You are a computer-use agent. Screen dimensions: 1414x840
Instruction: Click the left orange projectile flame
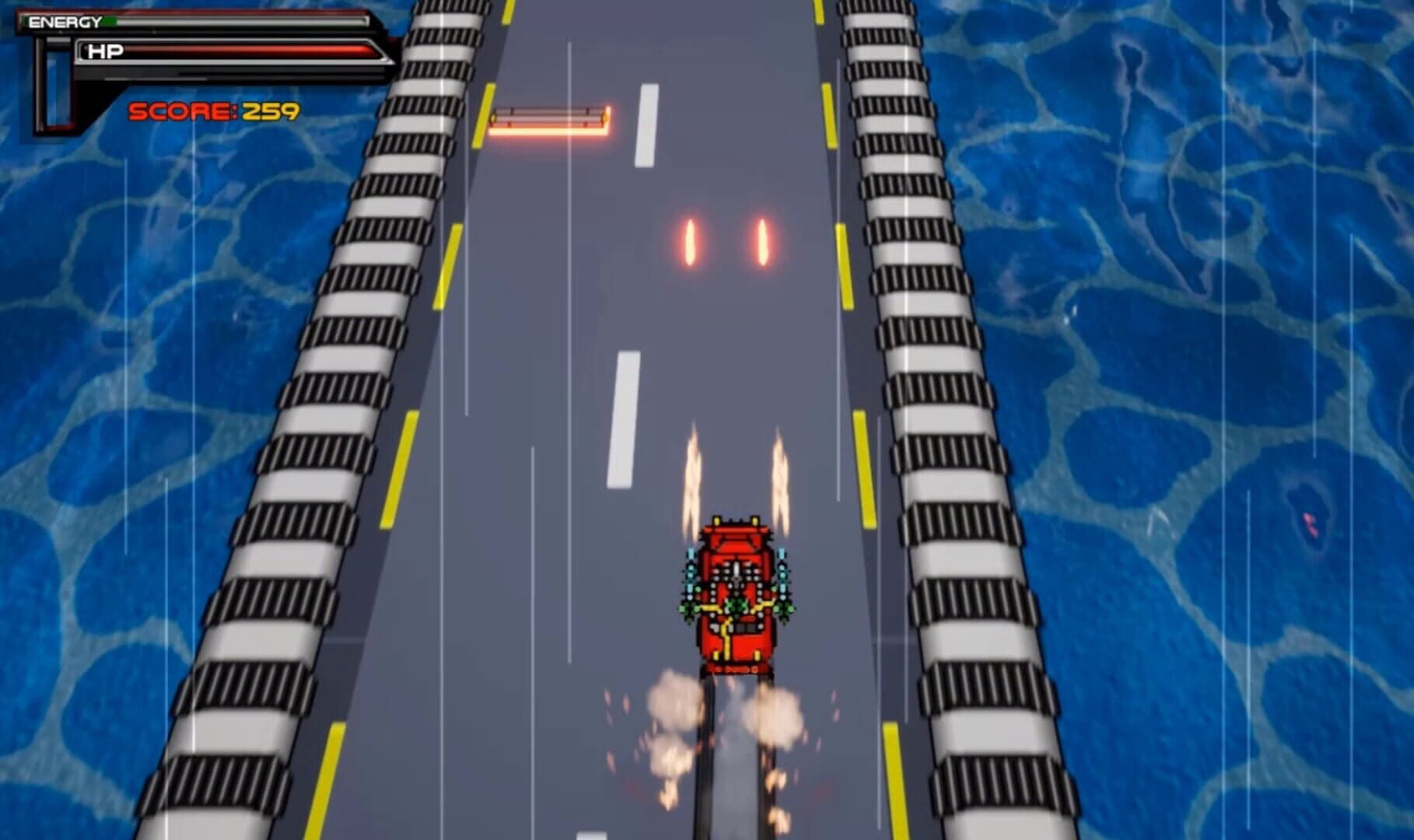pos(691,241)
